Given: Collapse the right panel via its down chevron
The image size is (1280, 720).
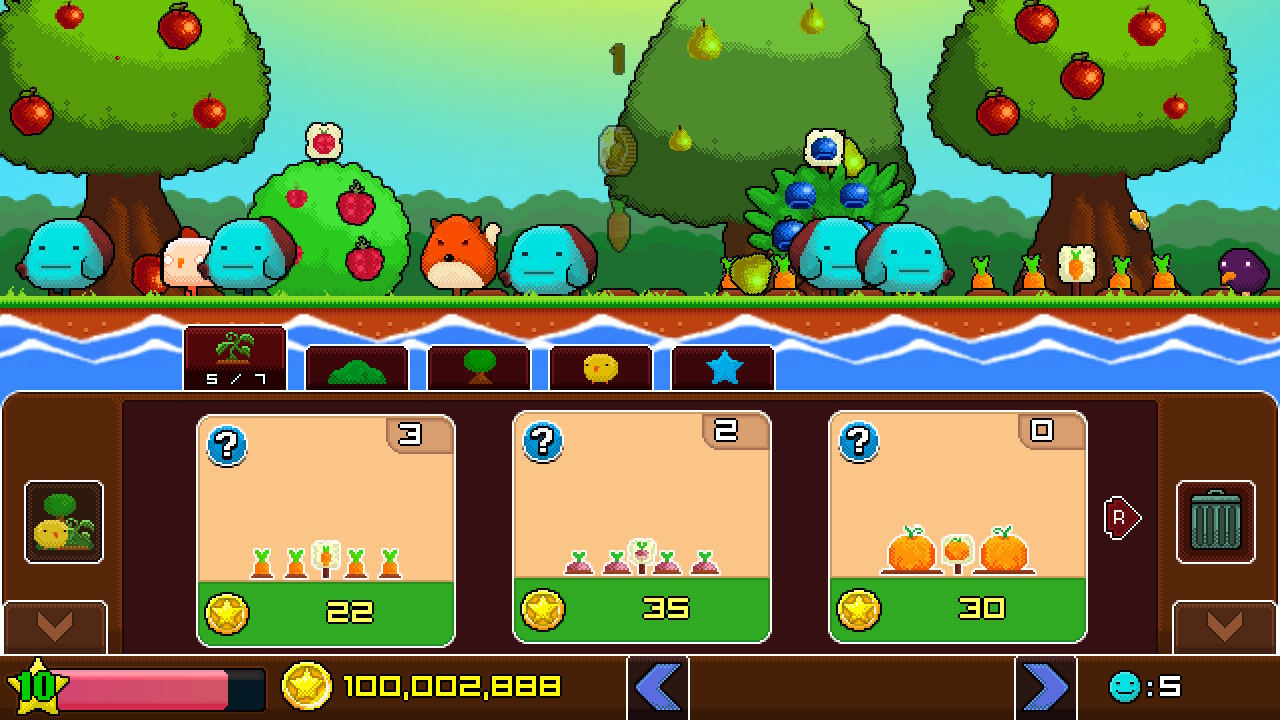Looking at the screenshot, I should click(1221, 627).
